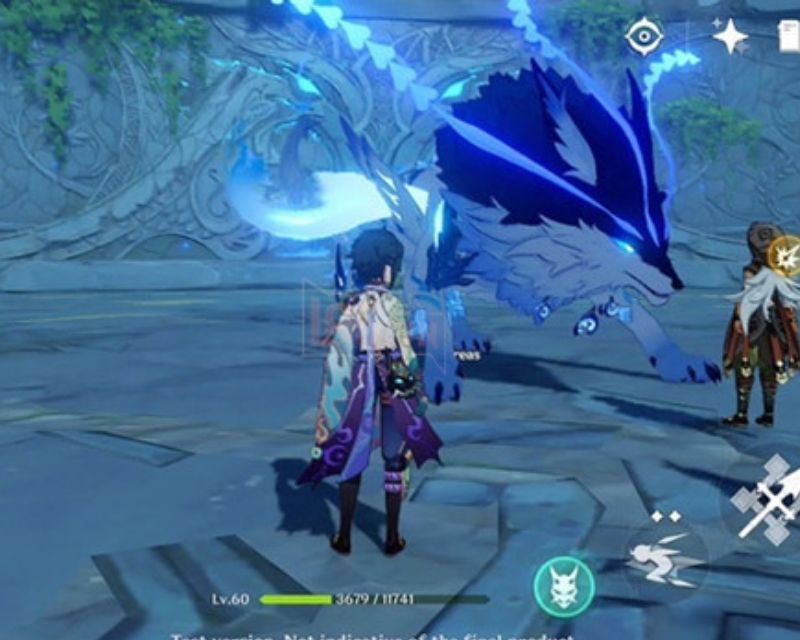The width and height of the screenshot is (800, 640).
Task: Activate the Elemental Sight eye icon
Action: click(644, 36)
